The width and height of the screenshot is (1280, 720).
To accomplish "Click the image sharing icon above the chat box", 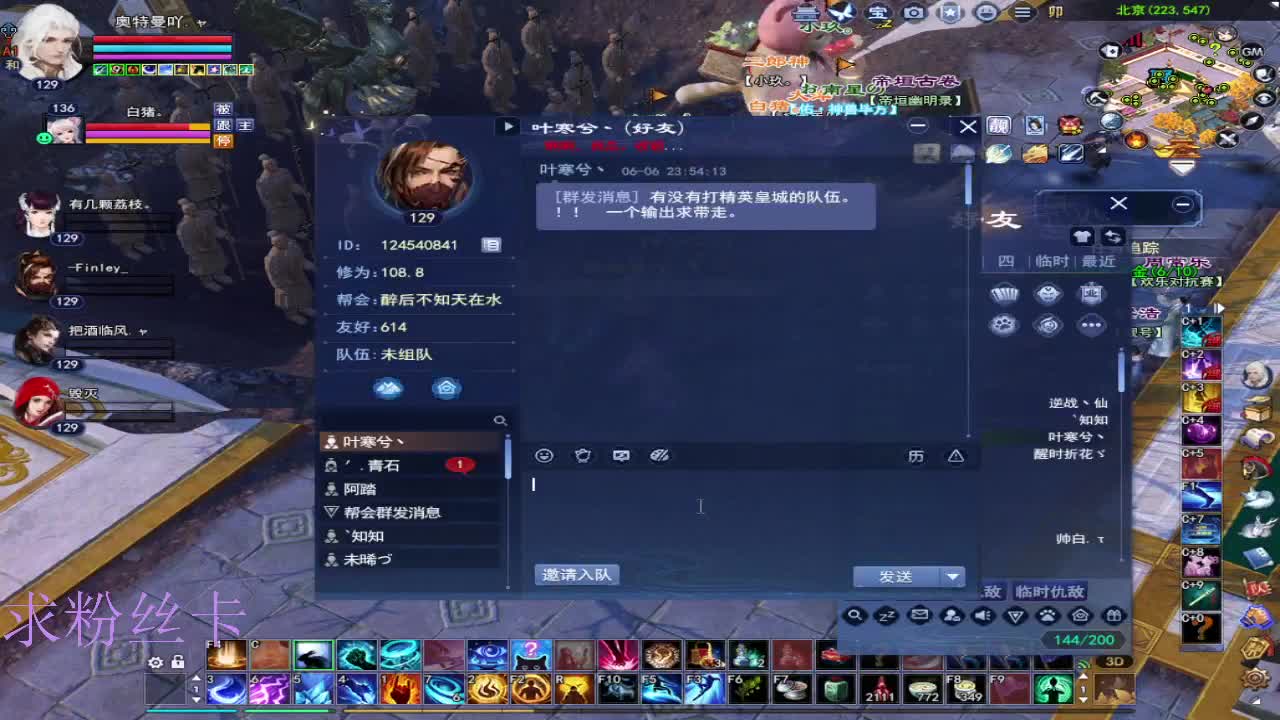I will [x=621, y=455].
